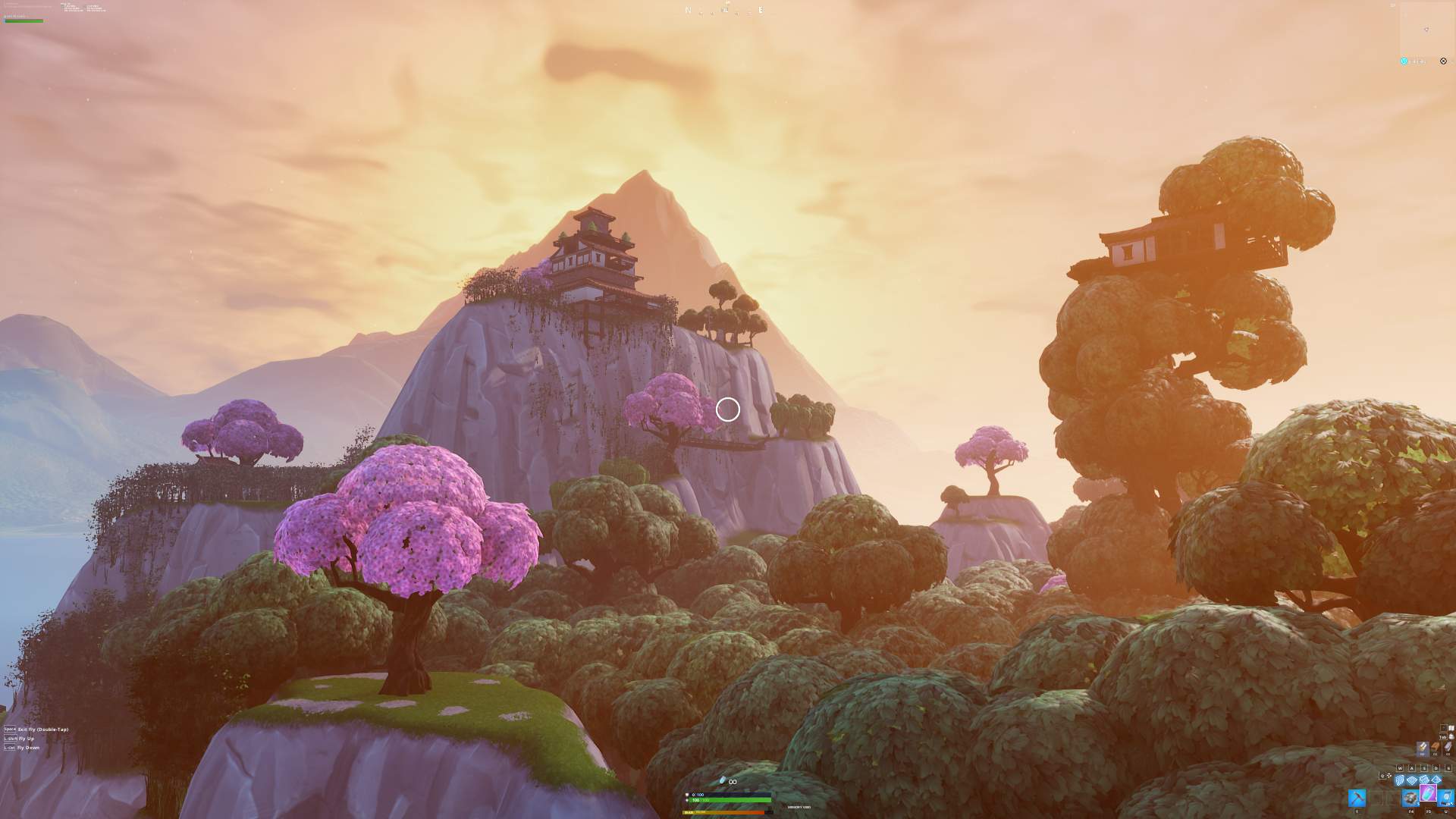
Task: Click the orange Memory Used capacity bar
Action: point(720,812)
